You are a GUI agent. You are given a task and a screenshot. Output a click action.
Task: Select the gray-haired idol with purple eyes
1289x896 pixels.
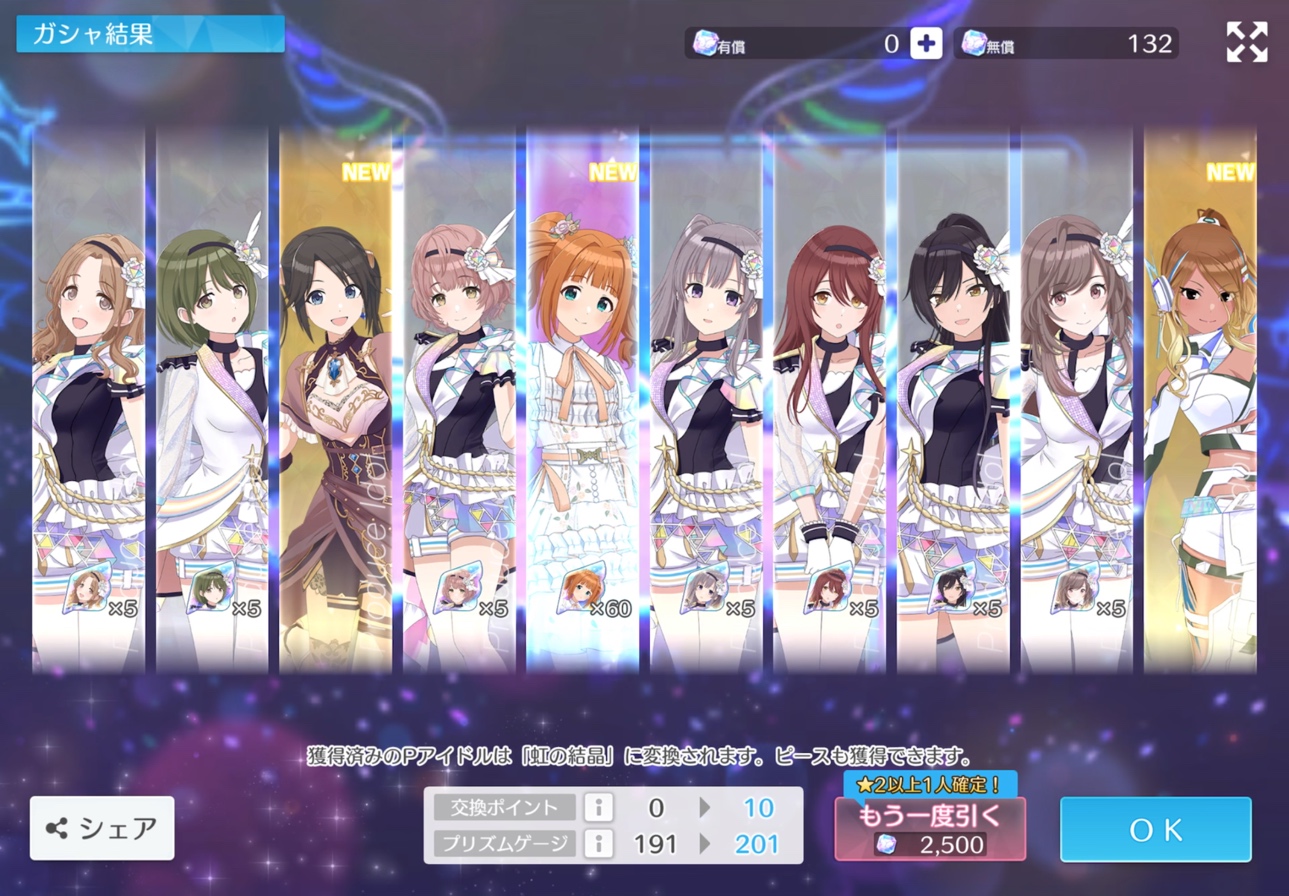click(706, 400)
